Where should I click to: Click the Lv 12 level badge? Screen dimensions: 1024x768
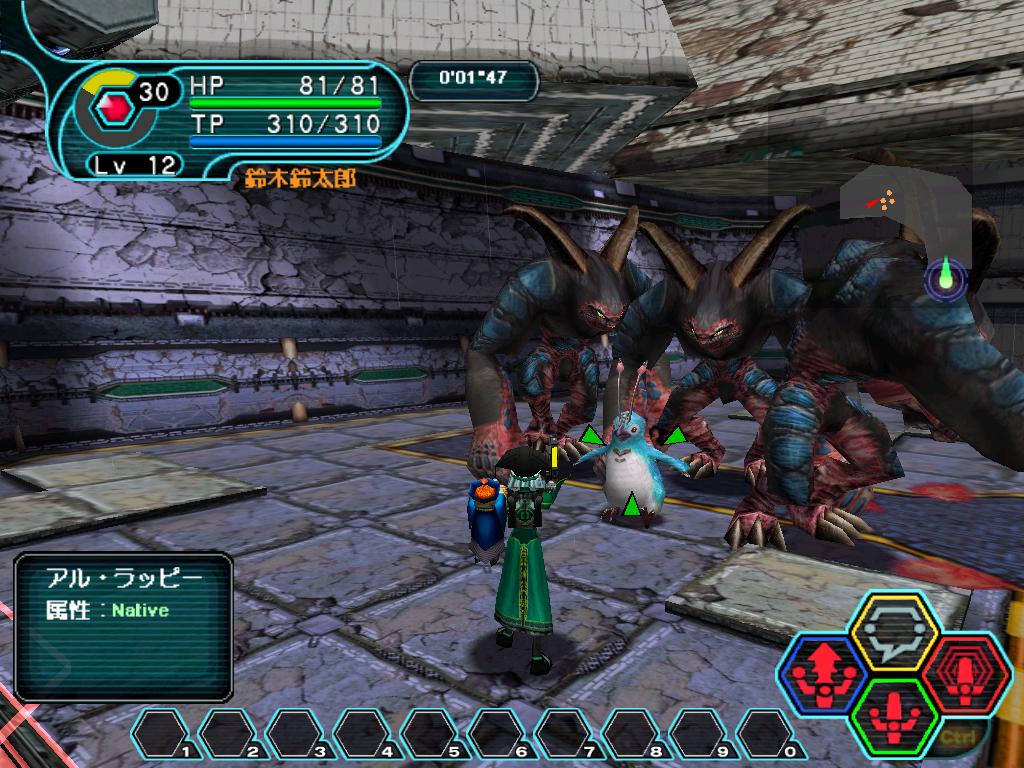135,165
